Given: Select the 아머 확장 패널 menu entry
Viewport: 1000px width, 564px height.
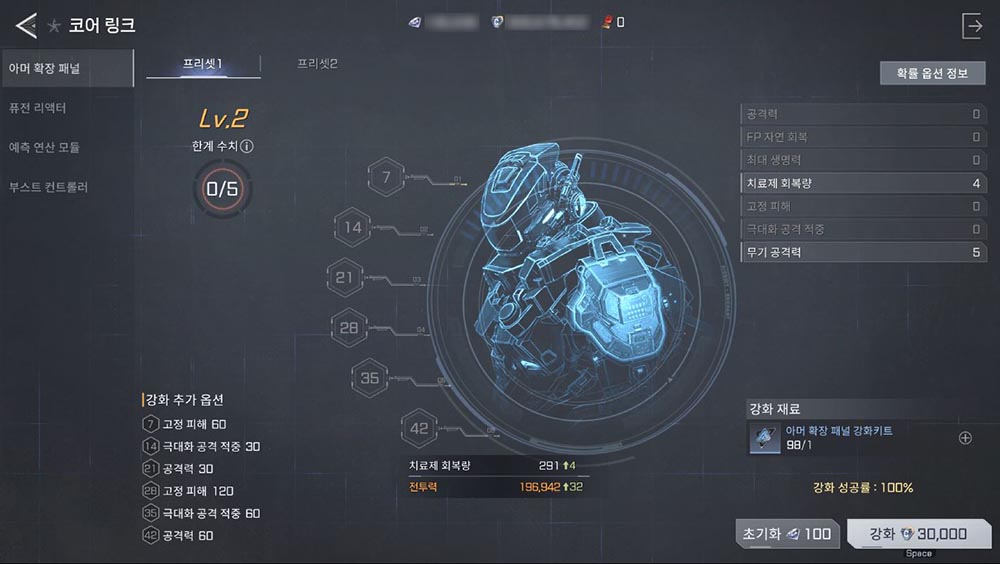Looking at the screenshot, I should 66,68.
